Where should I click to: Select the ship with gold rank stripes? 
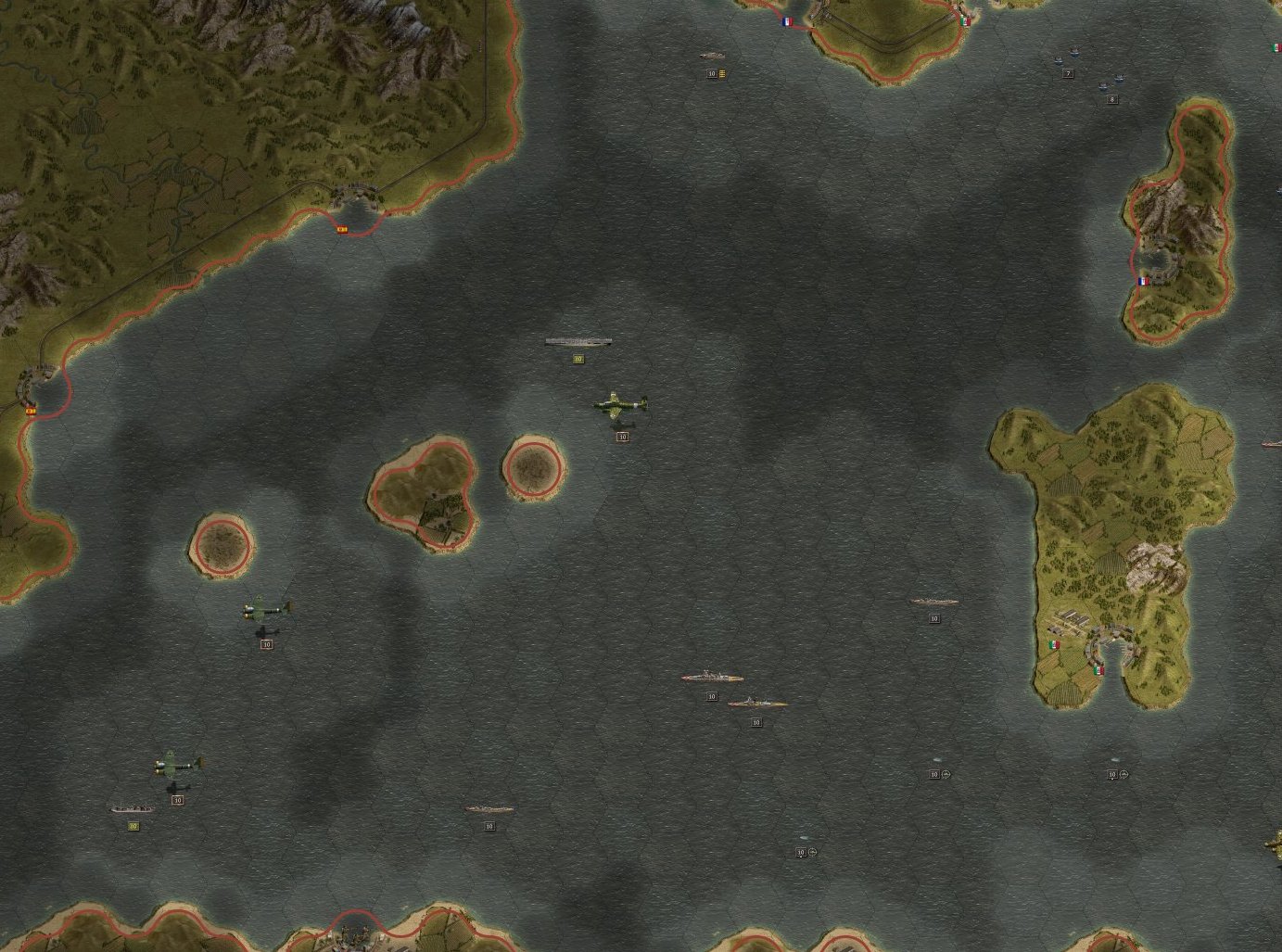point(712,57)
